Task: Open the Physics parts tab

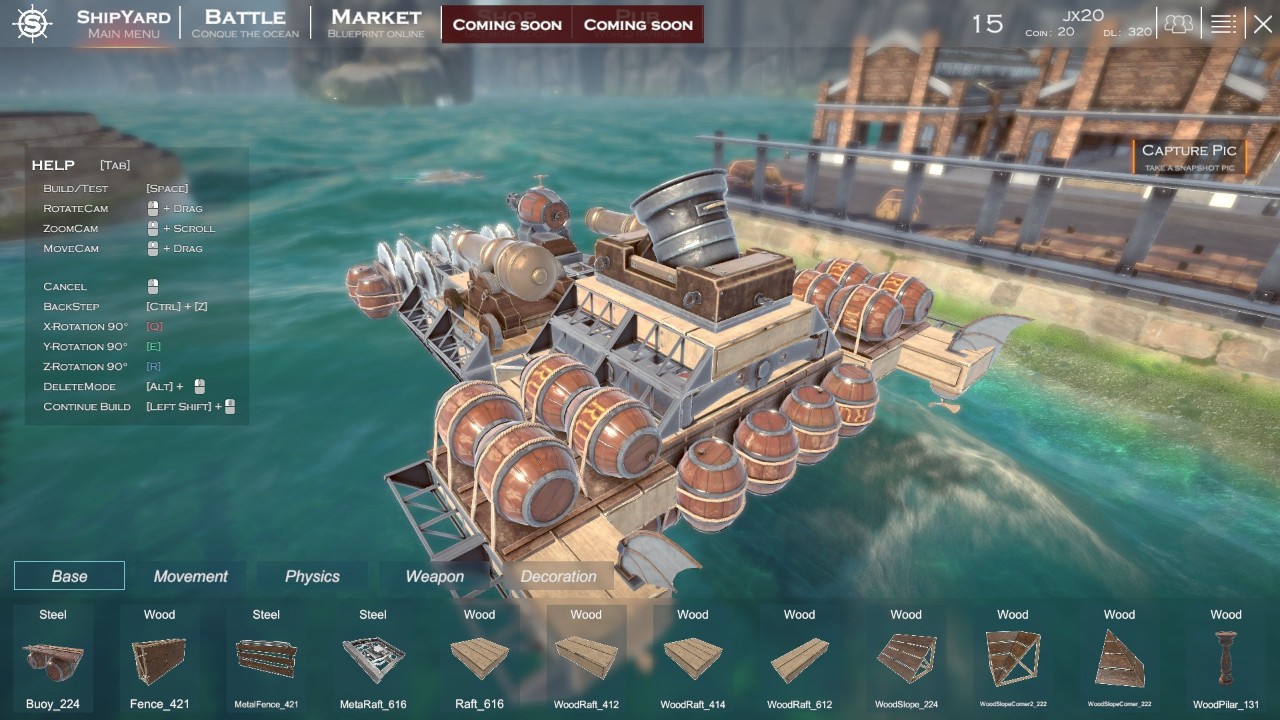Action: click(312, 576)
